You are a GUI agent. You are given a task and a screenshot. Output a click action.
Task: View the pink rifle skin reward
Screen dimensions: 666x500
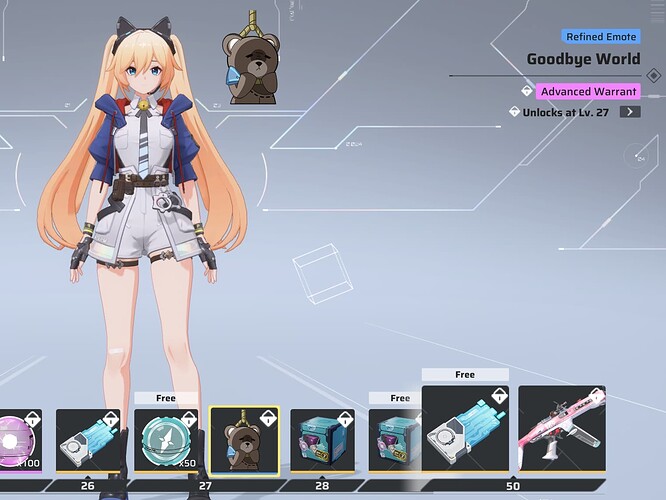pyautogui.click(x=562, y=428)
